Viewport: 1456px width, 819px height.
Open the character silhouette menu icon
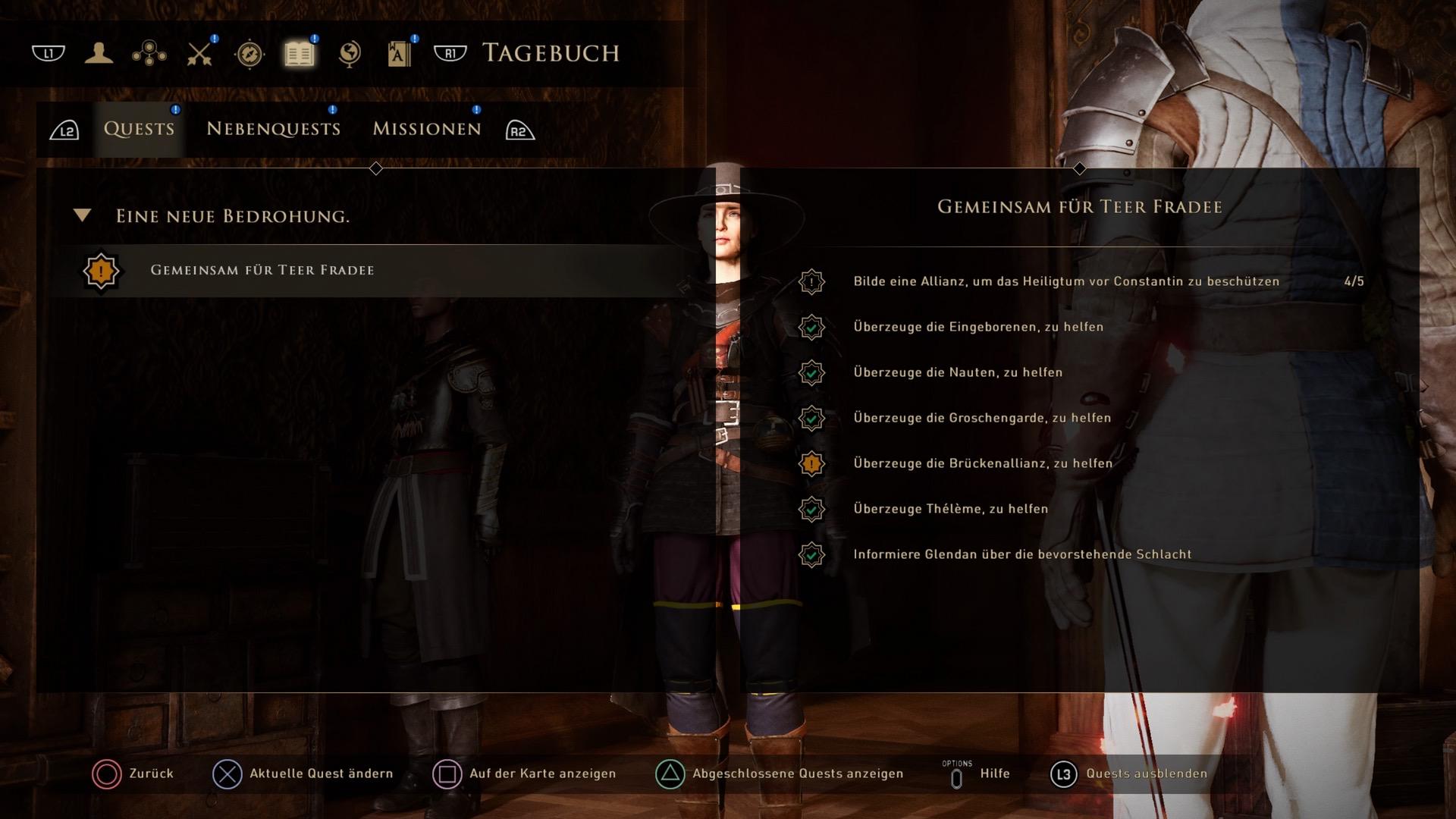click(x=99, y=53)
